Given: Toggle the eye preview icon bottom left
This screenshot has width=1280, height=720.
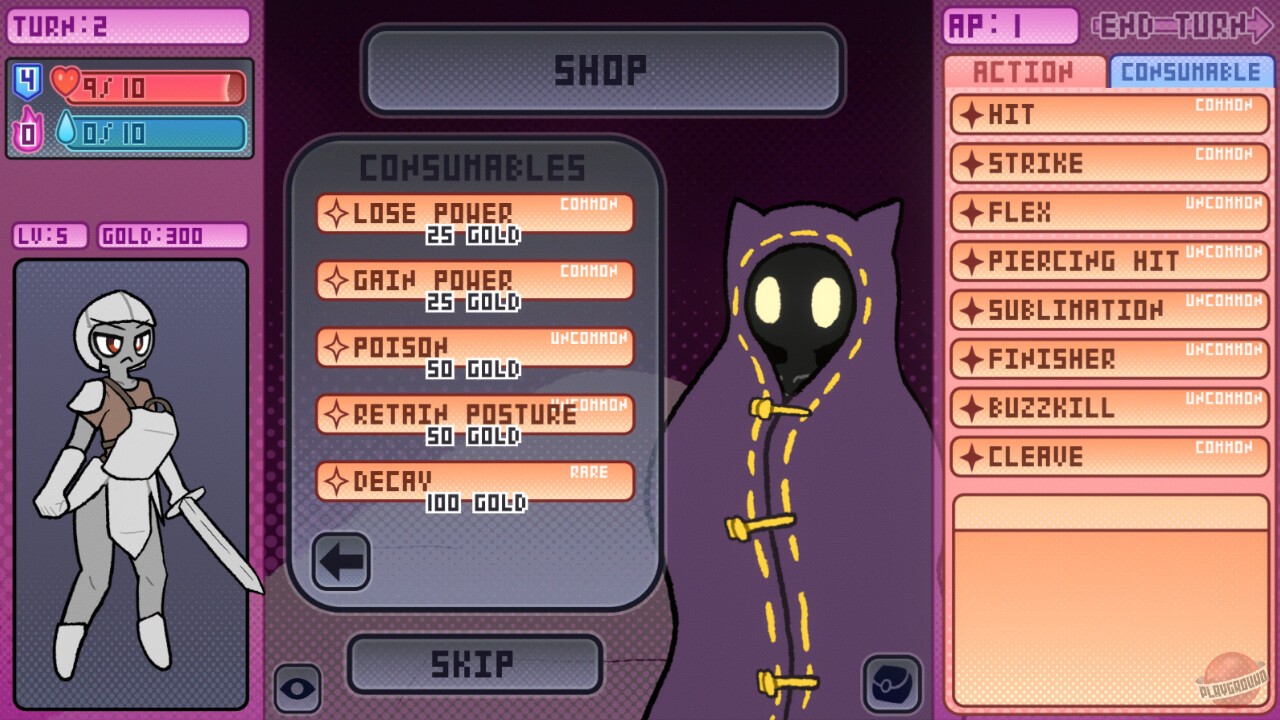Looking at the screenshot, I should click(x=297, y=690).
